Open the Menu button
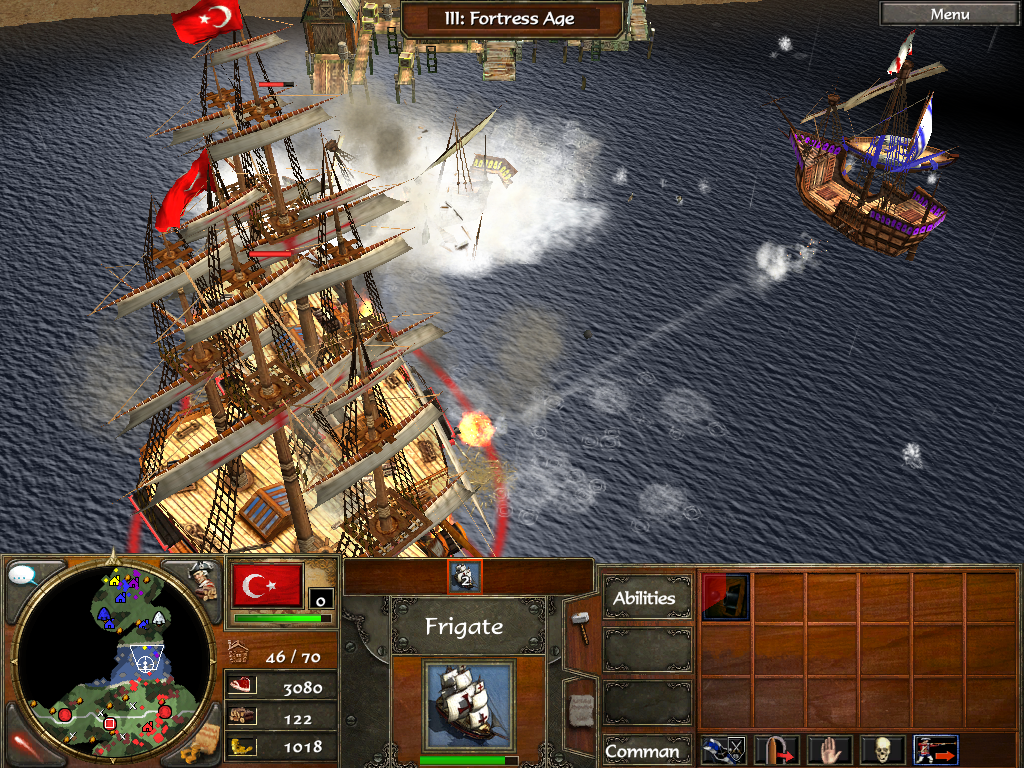This screenshot has width=1024, height=768. (x=949, y=14)
